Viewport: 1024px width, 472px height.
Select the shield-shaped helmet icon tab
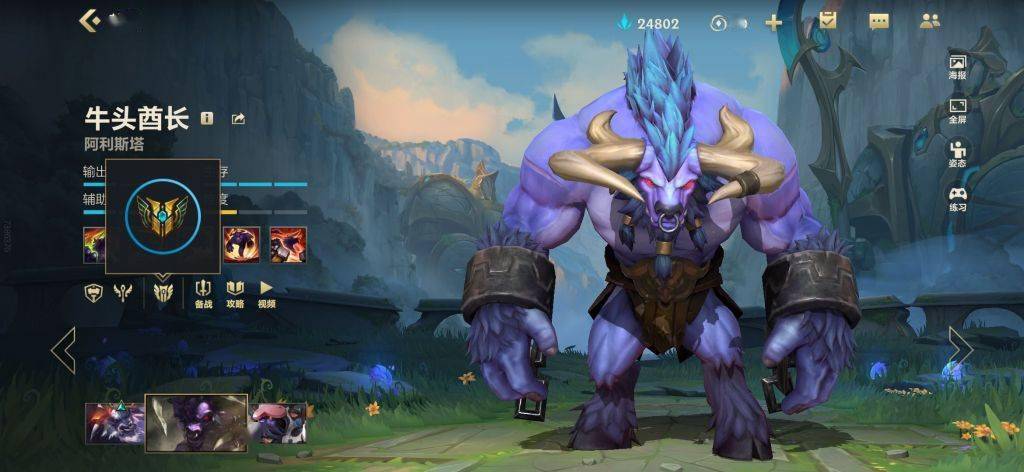click(x=92, y=292)
